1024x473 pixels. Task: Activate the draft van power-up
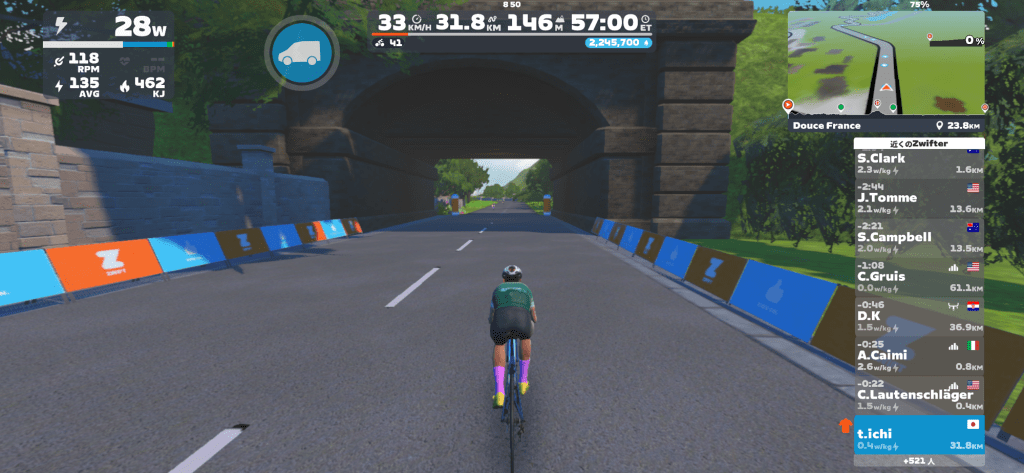point(296,53)
